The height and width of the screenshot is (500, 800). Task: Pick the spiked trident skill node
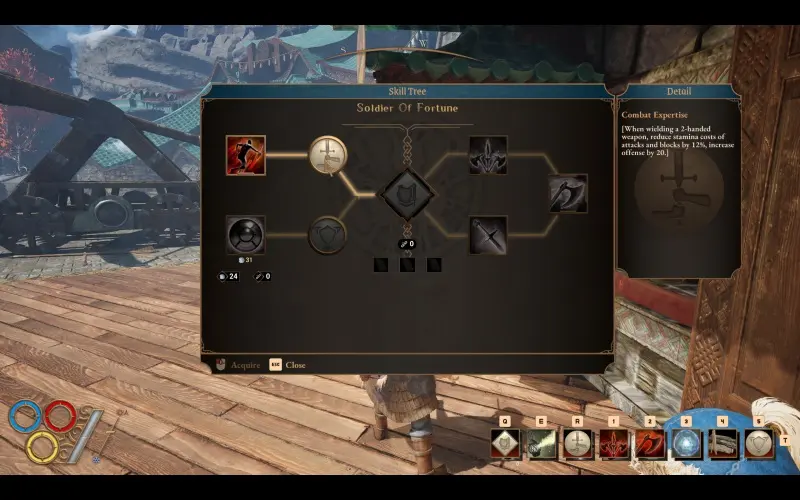(x=488, y=155)
